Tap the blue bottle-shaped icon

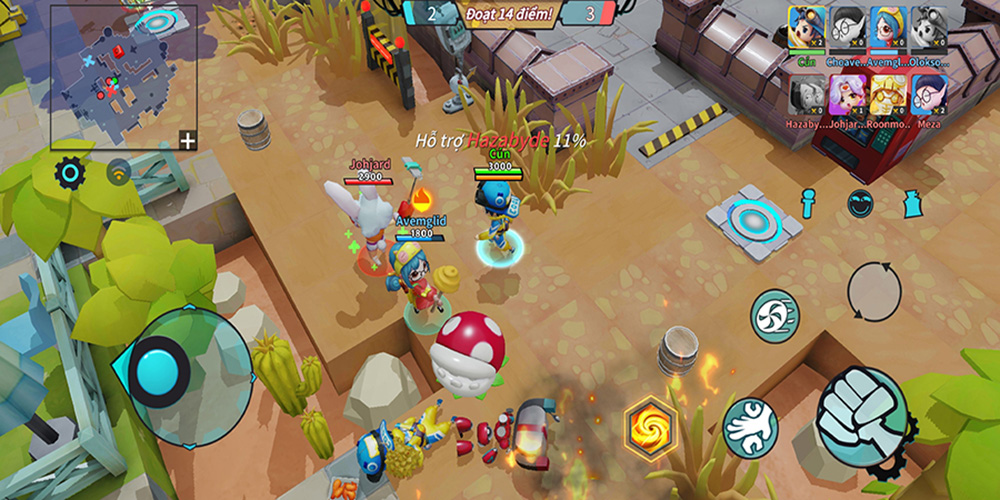pyautogui.click(x=915, y=203)
